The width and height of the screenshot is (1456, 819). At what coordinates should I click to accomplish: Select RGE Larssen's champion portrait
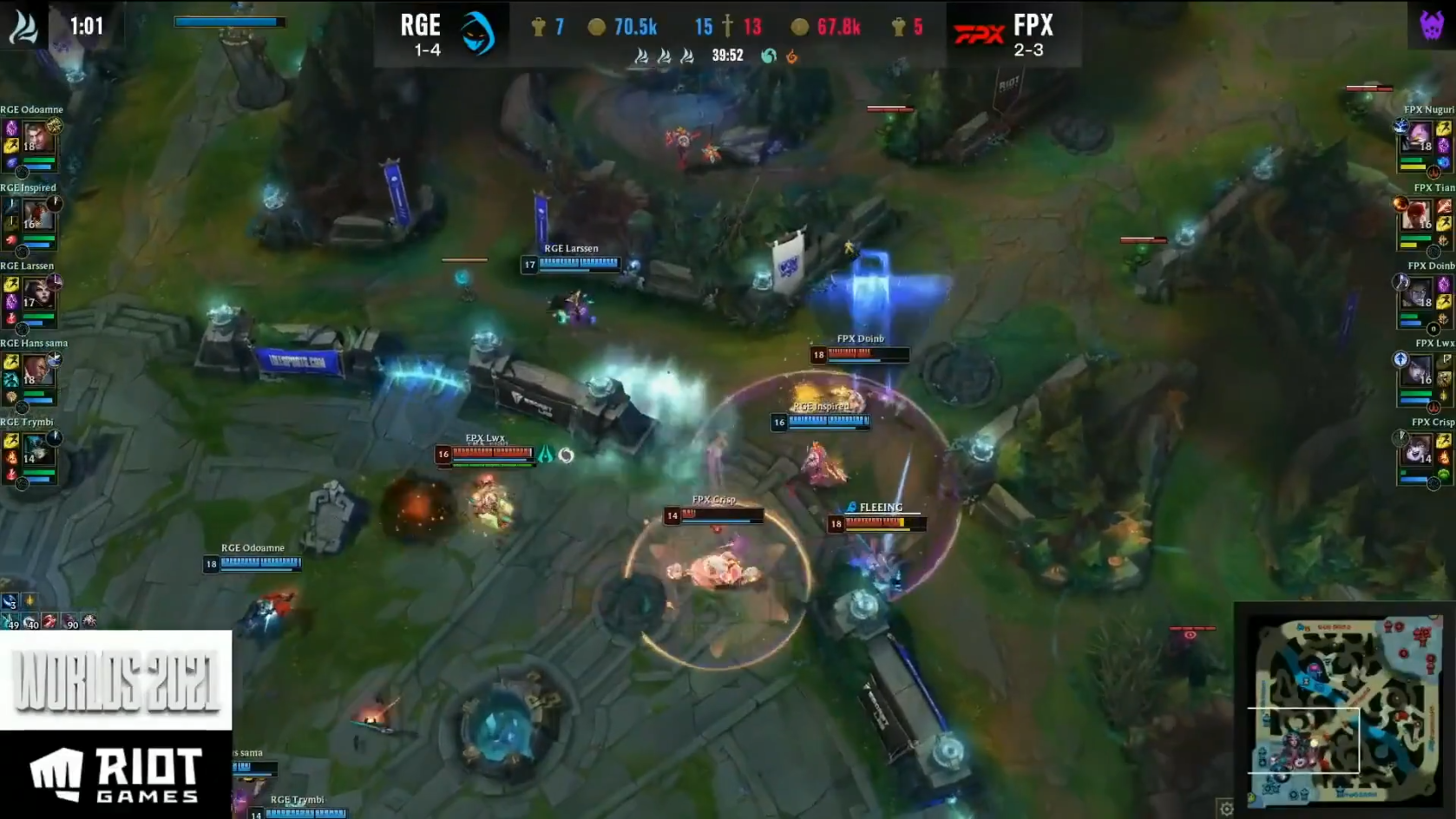coord(36,293)
